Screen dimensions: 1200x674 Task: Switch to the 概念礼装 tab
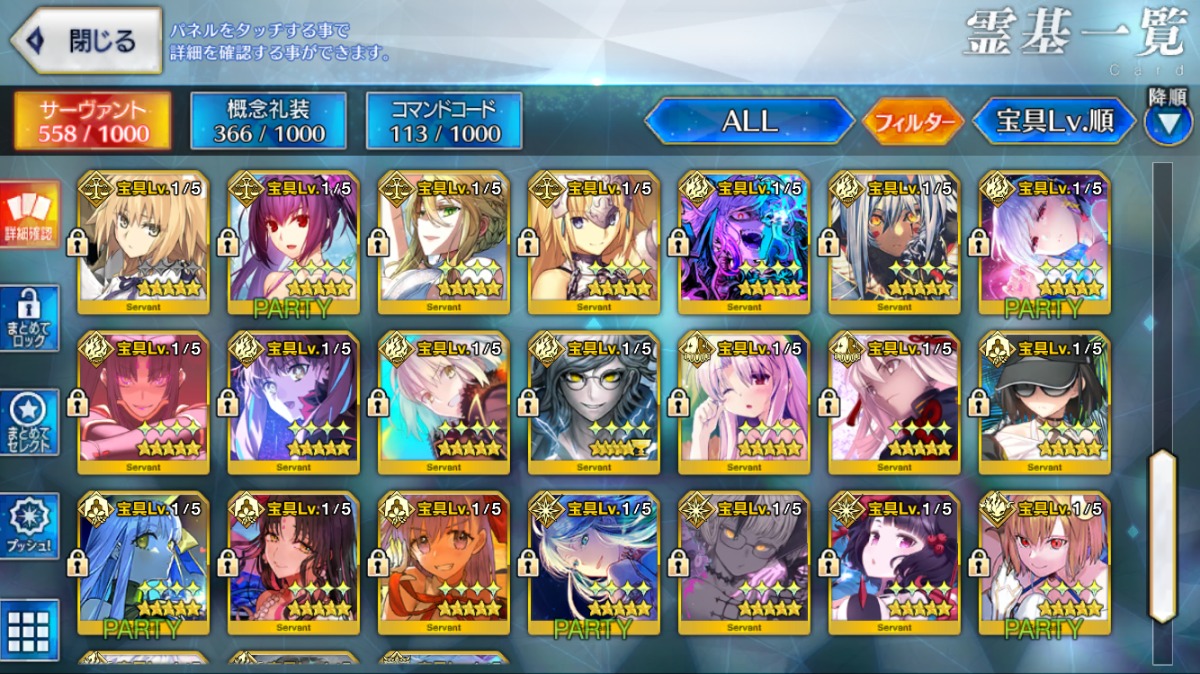[x=268, y=121]
